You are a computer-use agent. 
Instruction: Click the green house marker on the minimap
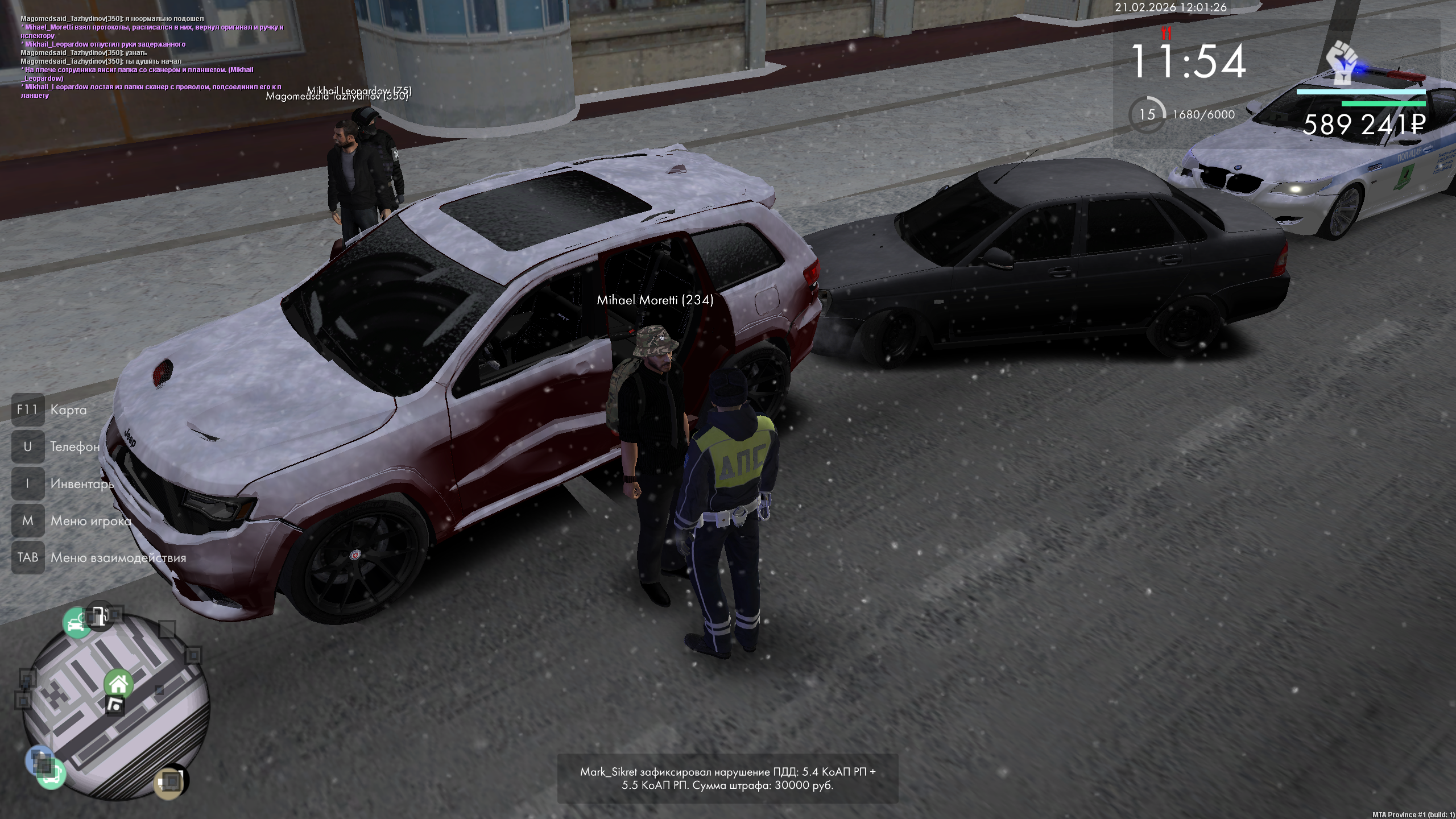tap(118, 684)
